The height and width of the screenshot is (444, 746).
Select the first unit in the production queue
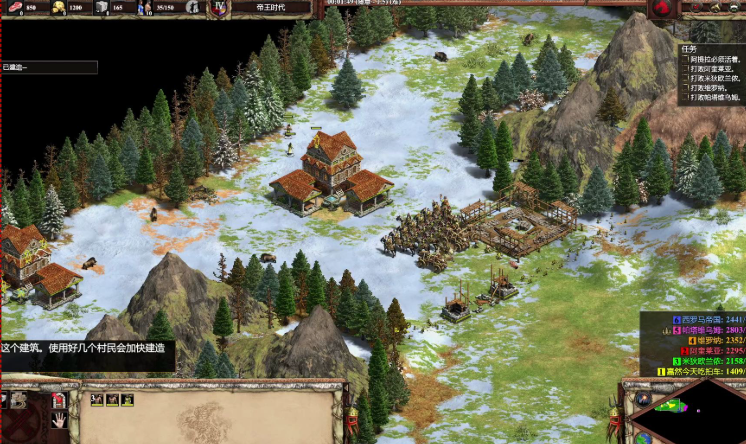pyautogui.click(x=96, y=400)
